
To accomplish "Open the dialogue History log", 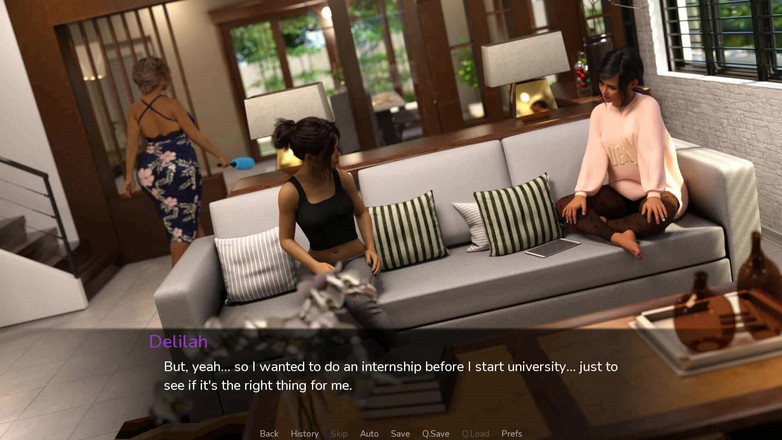I will pyautogui.click(x=304, y=434).
